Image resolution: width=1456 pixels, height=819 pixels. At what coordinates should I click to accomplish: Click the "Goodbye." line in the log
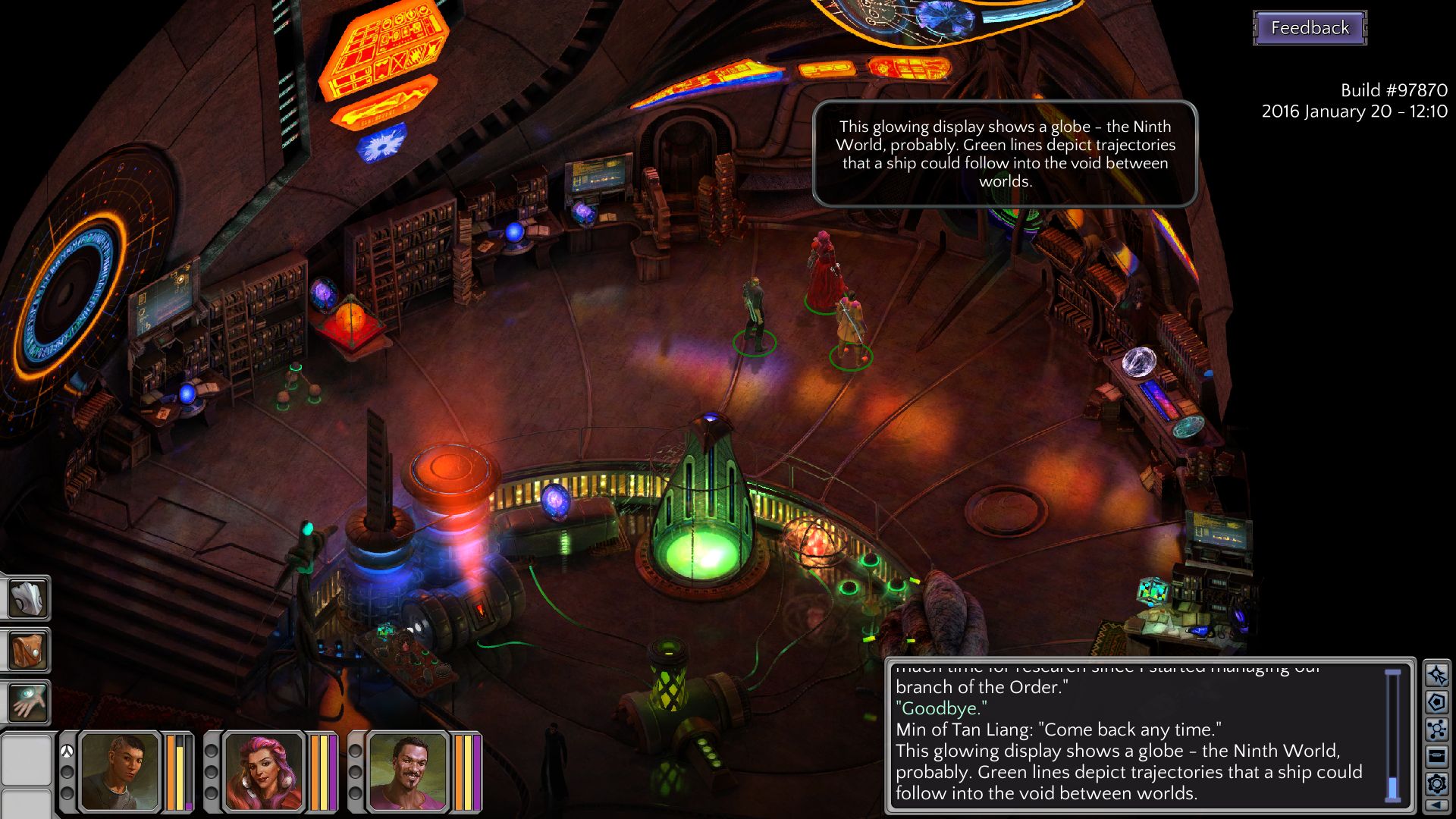[942, 708]
